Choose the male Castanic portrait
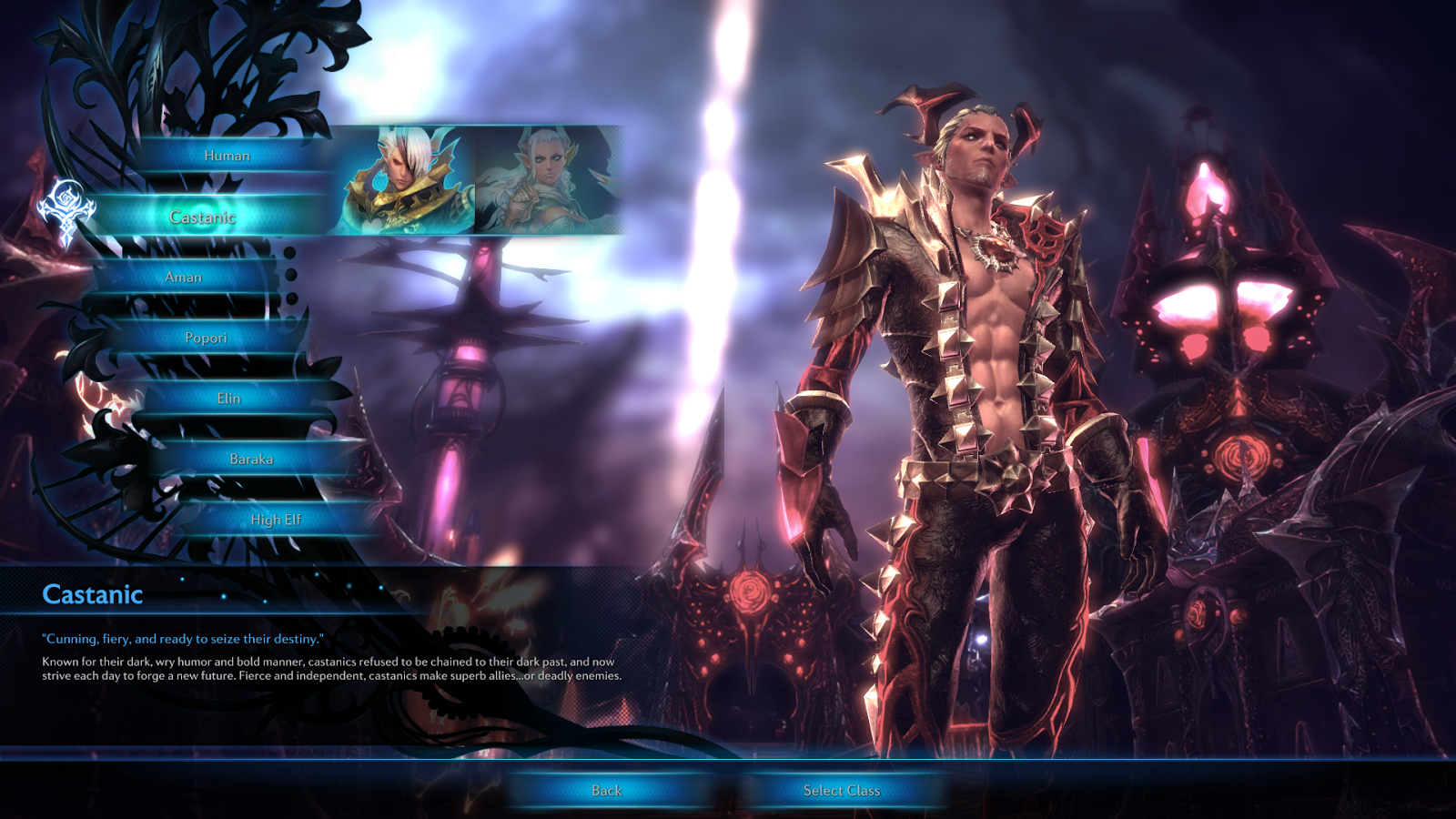The image size is (1456, 819). [407, 180]
